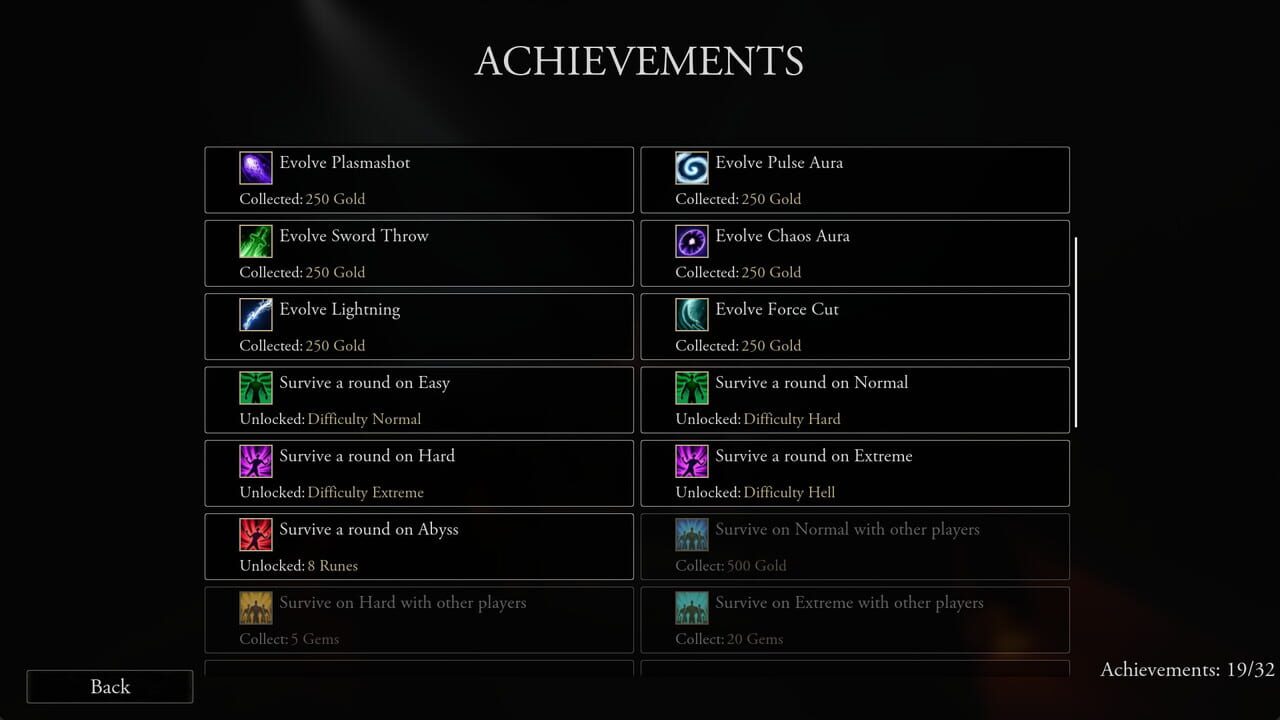This screenshot has height=720, width=1280.
Task: Select the Evolve Lightning bolt icon
Action: tap(256, 314)
